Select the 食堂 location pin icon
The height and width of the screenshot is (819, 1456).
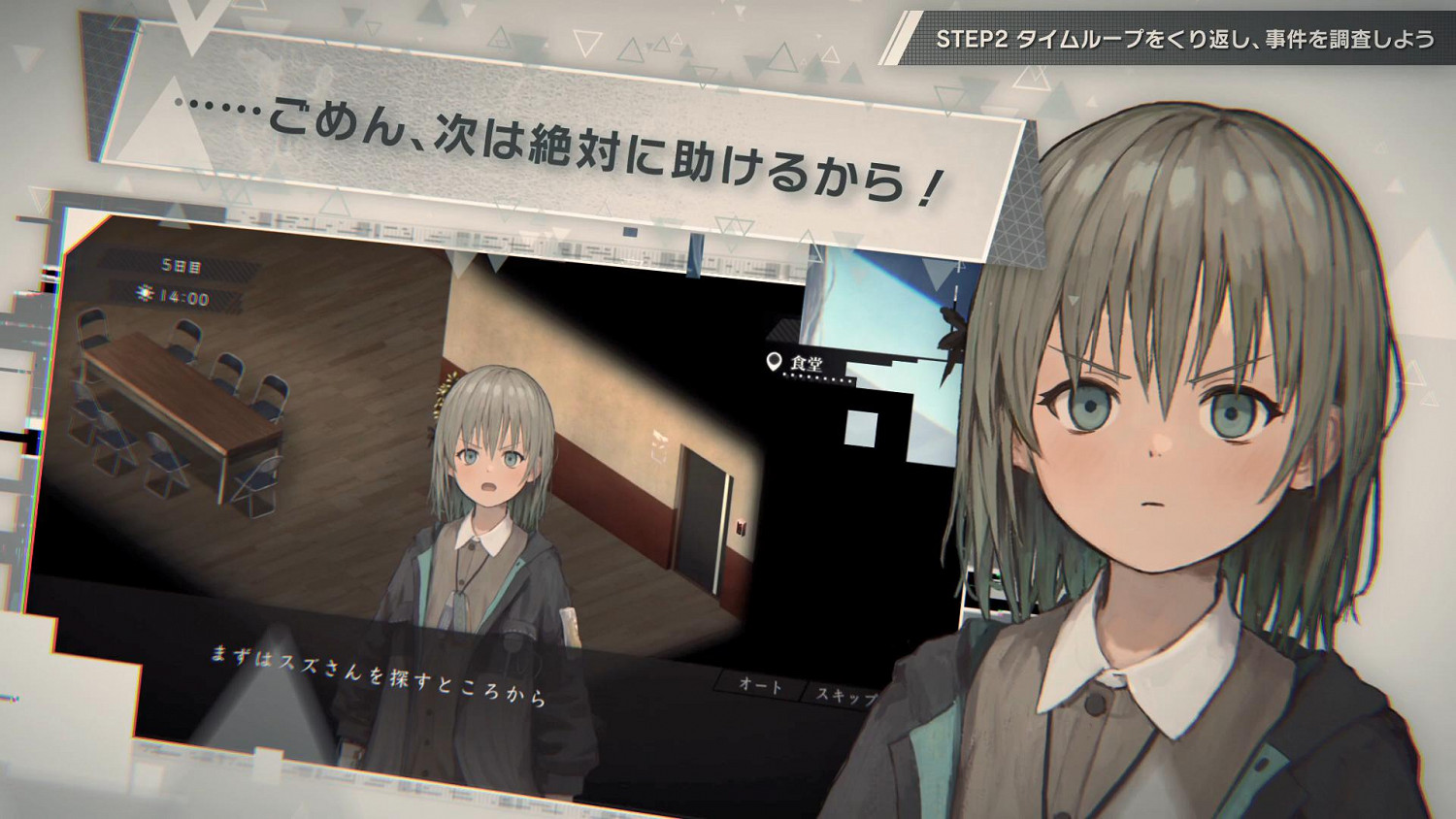coord(774,362)
